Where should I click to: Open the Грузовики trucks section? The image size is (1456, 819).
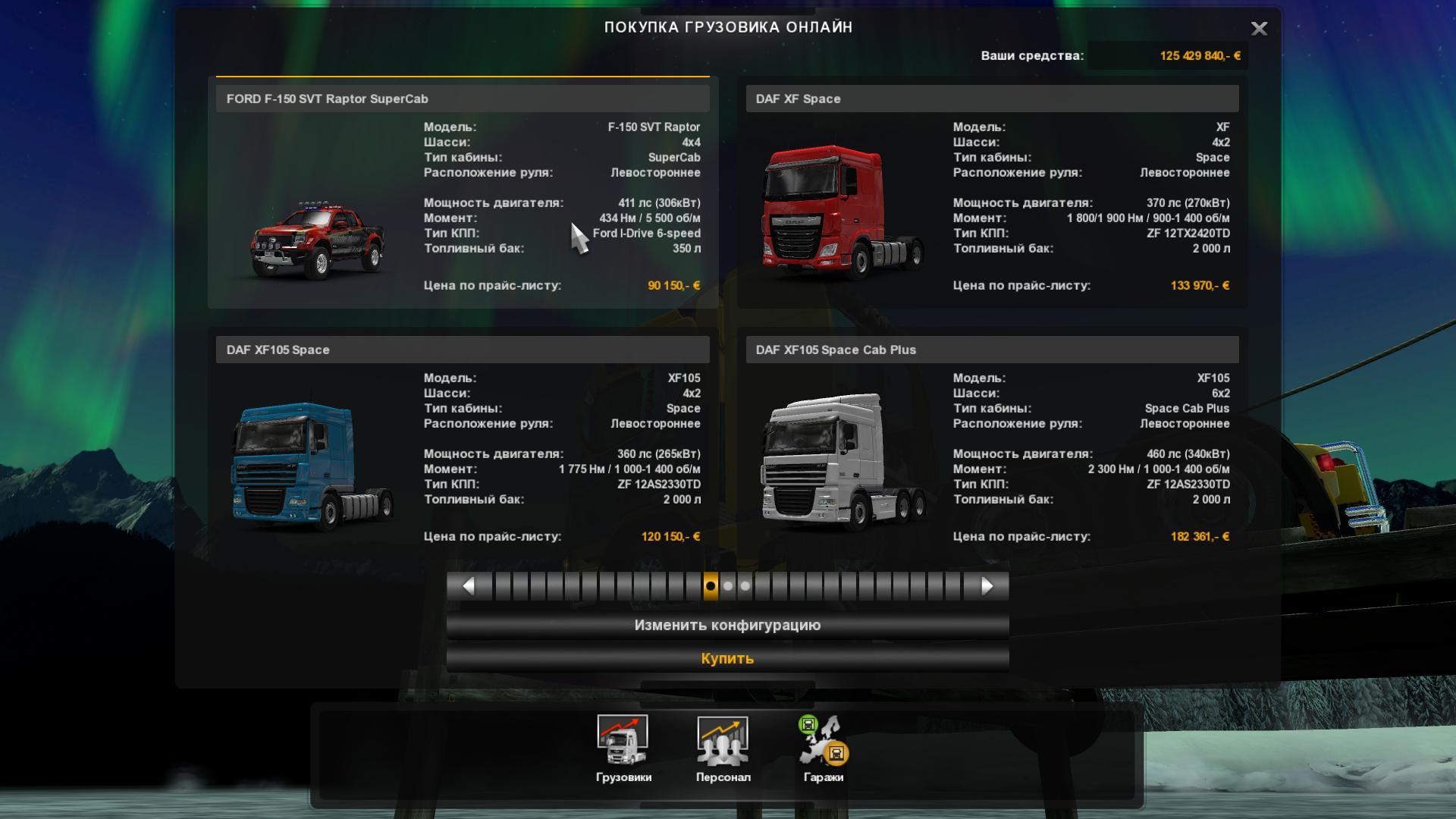click(x=623, y=748)
